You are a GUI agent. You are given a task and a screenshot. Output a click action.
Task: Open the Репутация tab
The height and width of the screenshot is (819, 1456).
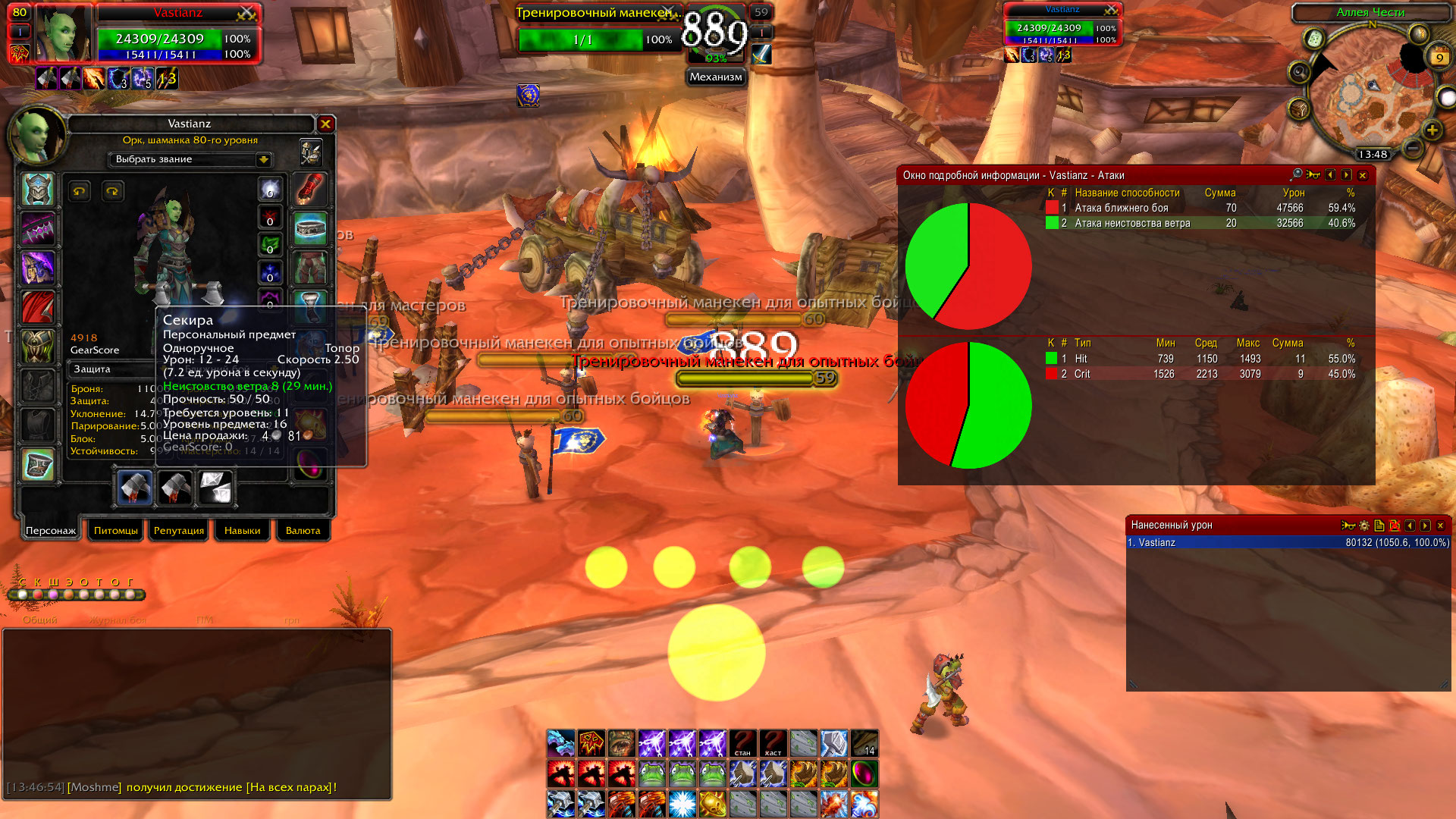(x=179, y=530)
